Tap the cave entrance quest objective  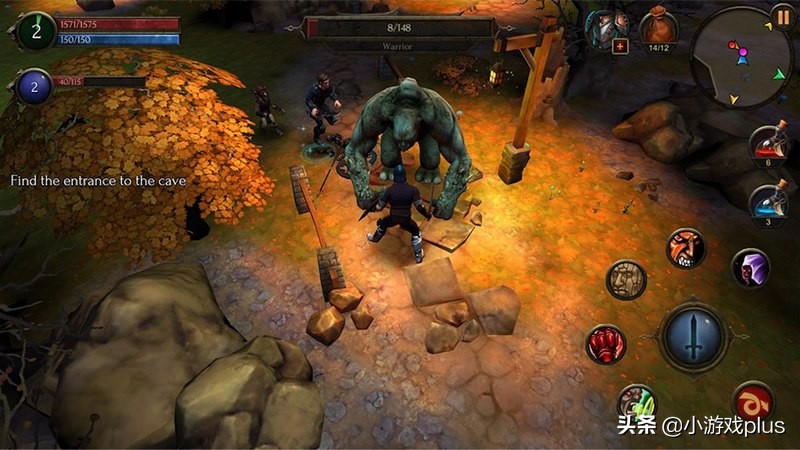[98, 181]
